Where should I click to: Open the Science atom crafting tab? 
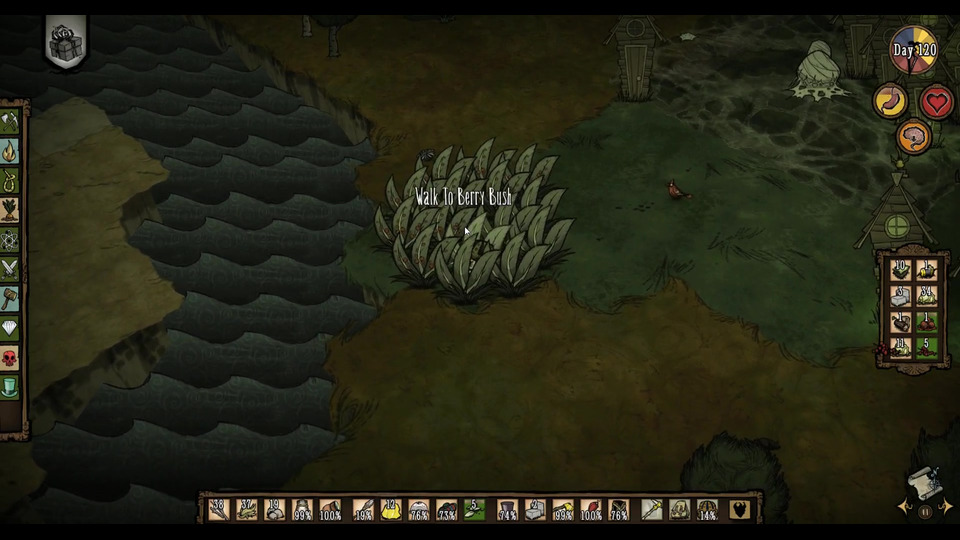pos(9,240)
